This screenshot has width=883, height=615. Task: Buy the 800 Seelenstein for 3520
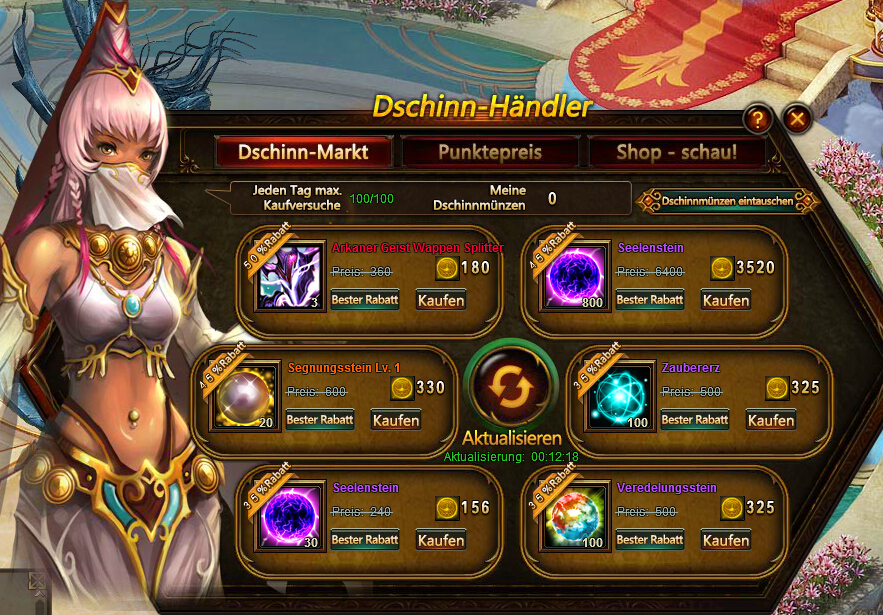click(x=726, y=300)
